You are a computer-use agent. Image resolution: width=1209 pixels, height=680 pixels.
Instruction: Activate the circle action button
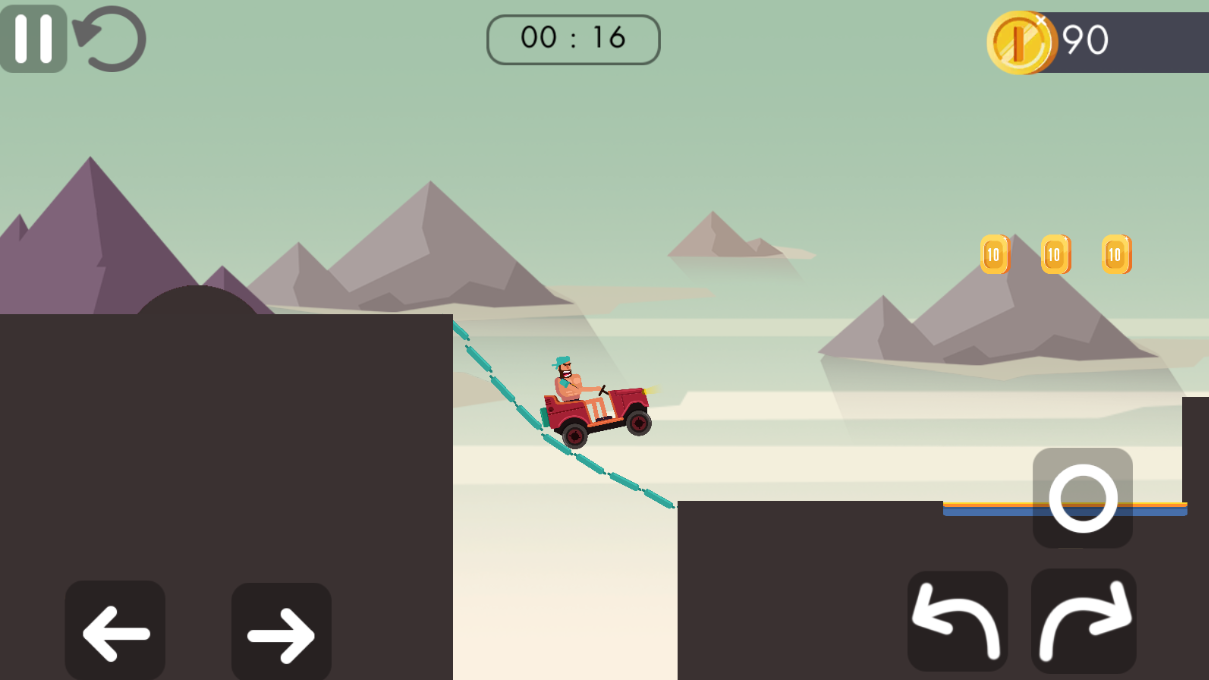pos(1082,497)
